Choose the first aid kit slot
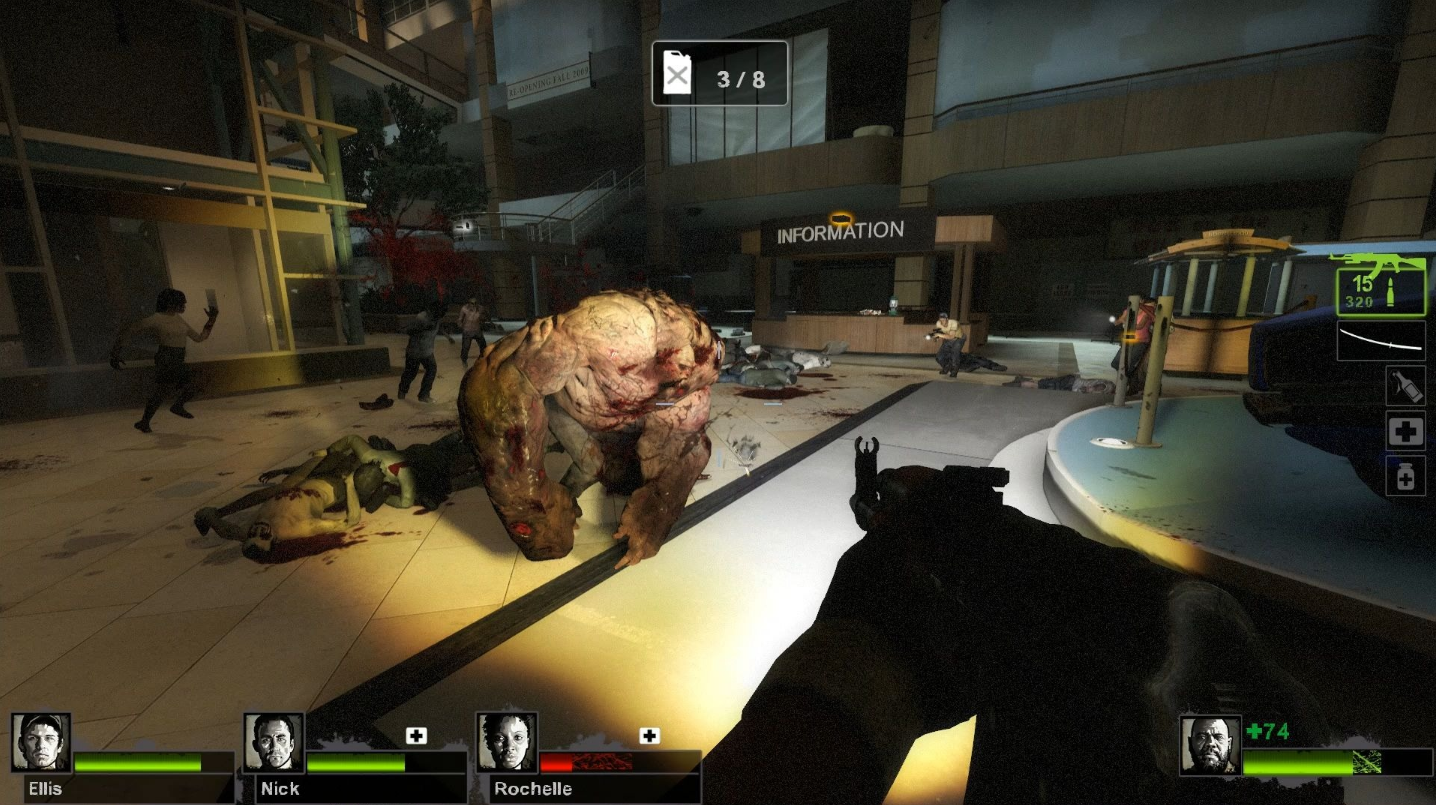1436x805 pixels. tap(1405, 431)
